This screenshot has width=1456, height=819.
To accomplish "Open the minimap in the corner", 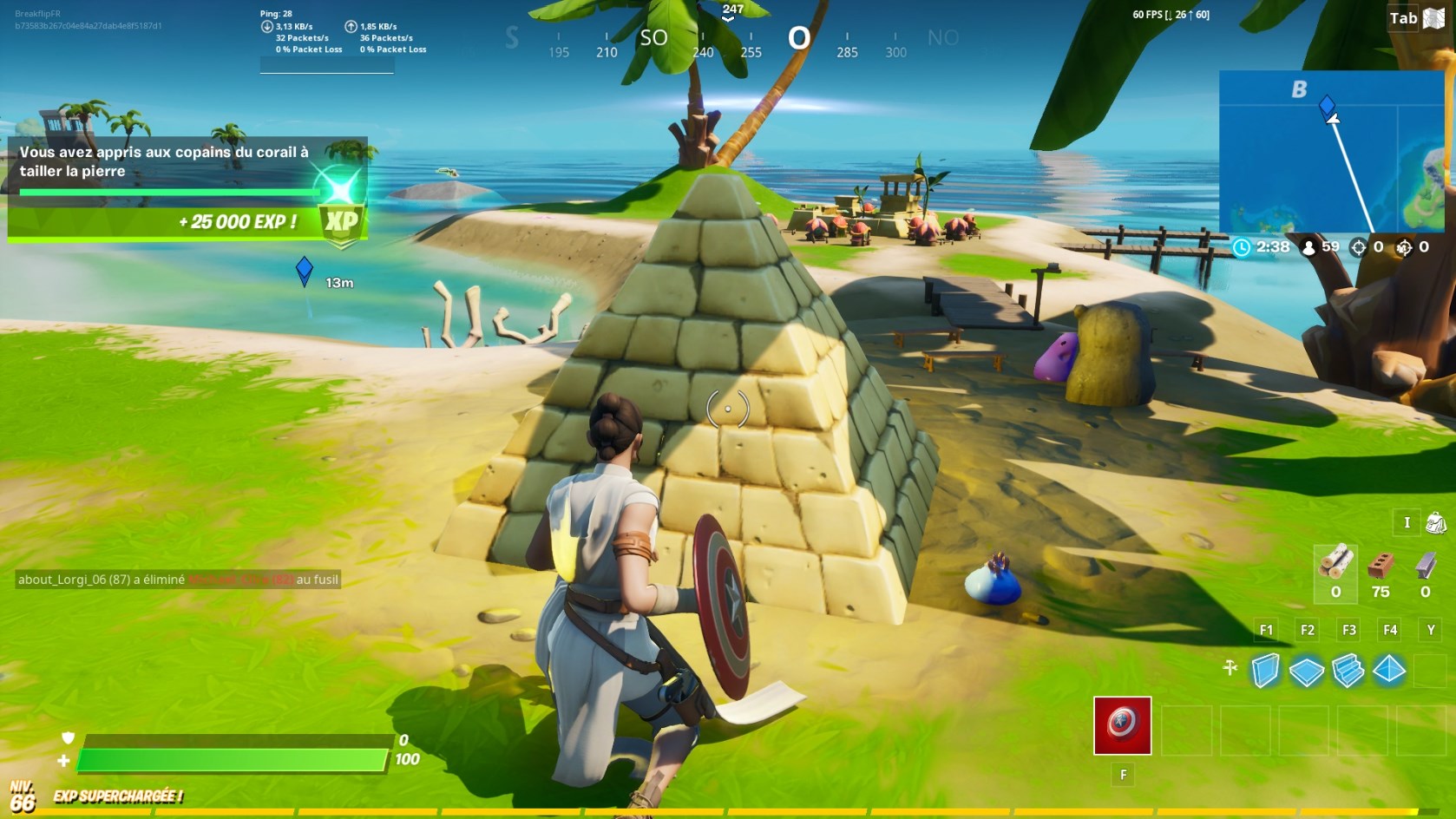I will [1331, 151].
